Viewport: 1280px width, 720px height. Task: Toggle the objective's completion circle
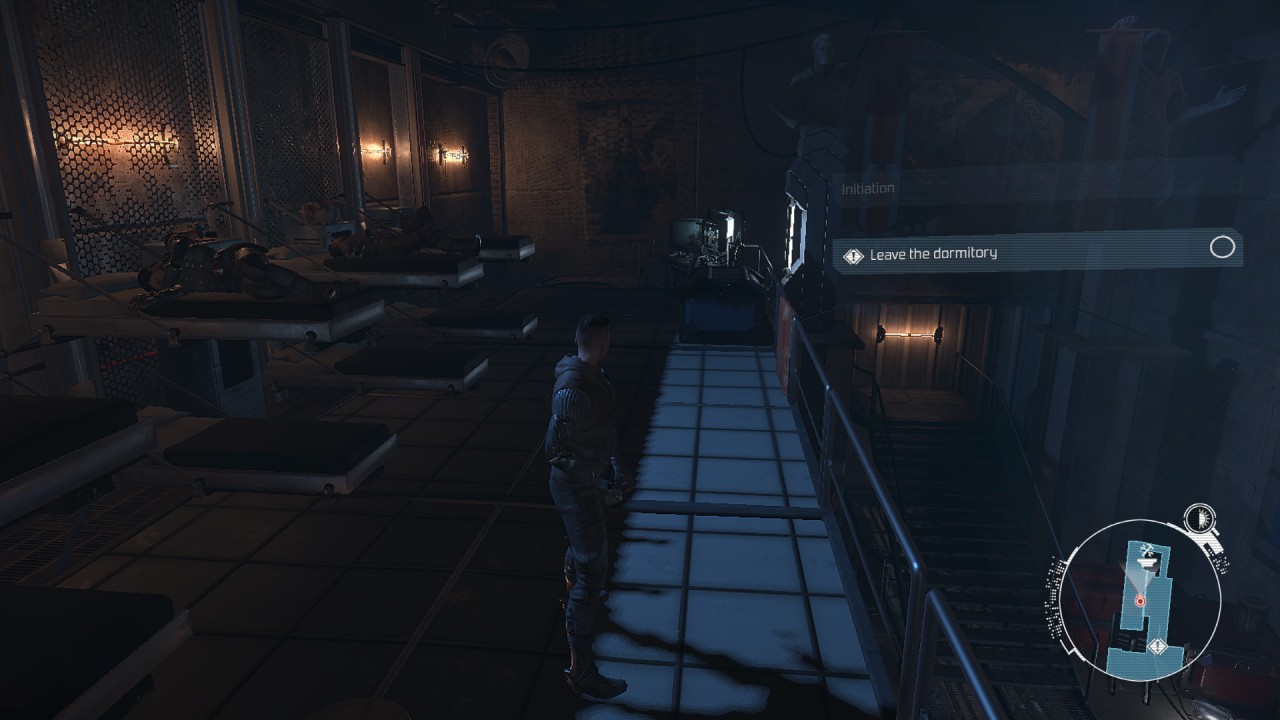pyautogui.click(x=1222, y=248)
